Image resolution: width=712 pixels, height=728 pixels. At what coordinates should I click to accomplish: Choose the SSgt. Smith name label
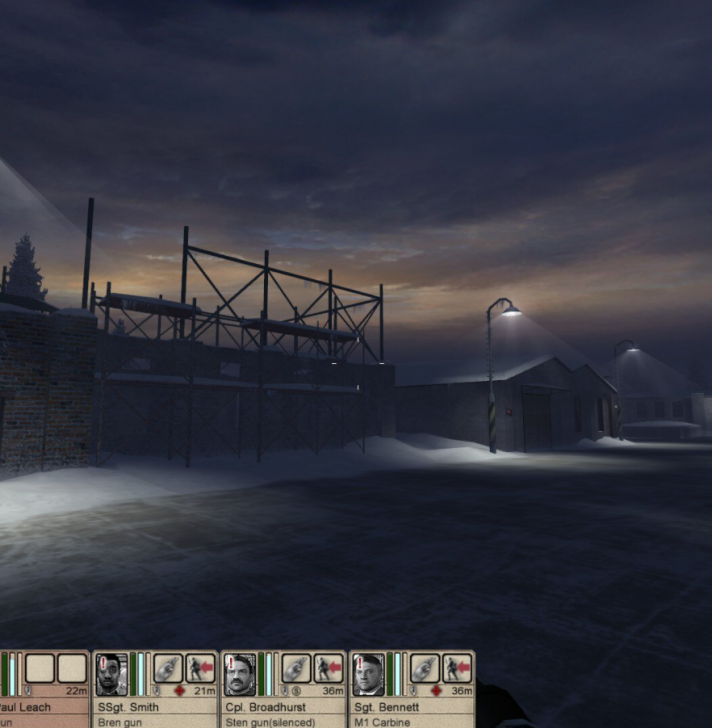[128, 707]
